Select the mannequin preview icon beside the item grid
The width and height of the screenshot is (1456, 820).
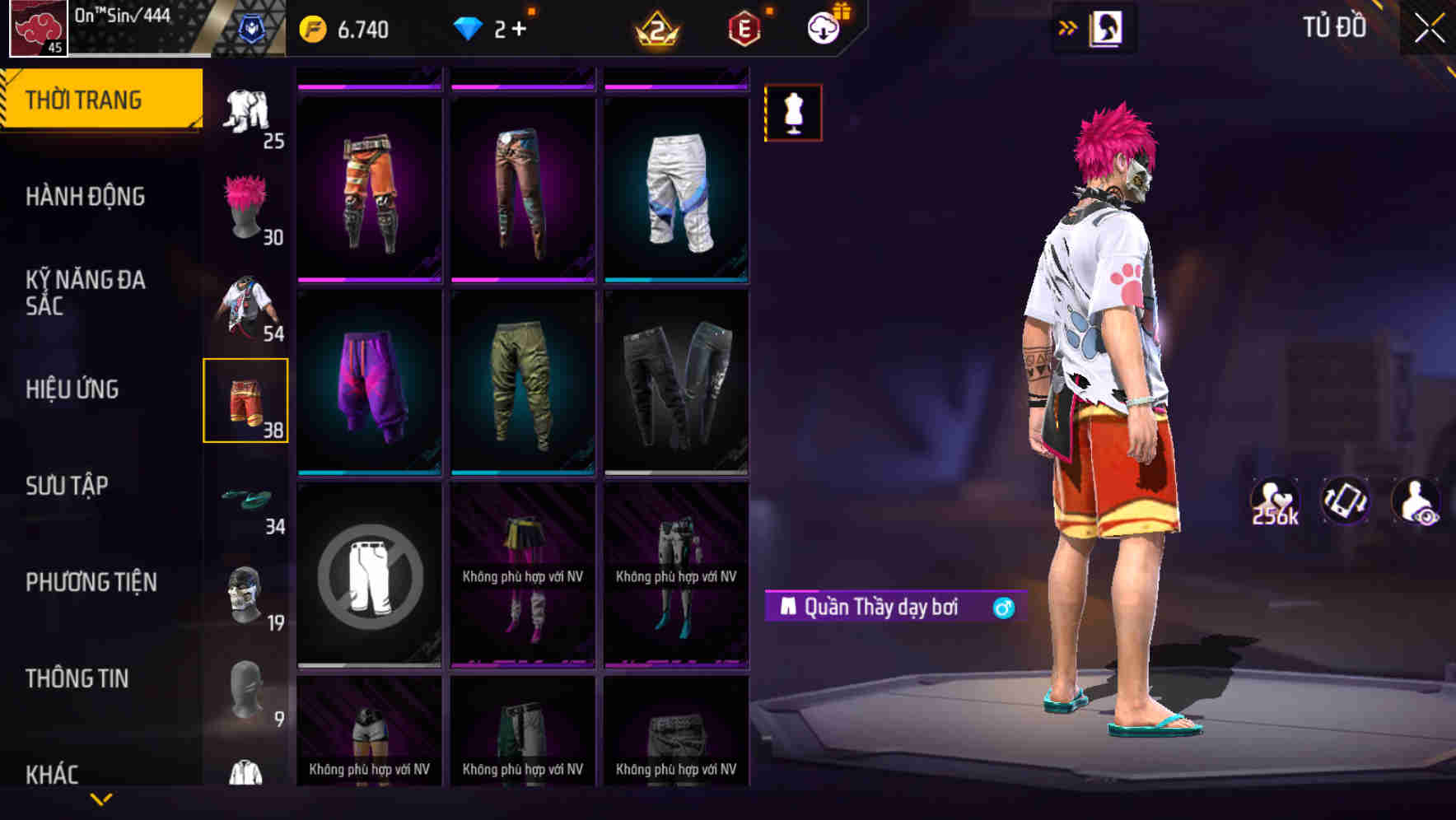pos(792,112)
